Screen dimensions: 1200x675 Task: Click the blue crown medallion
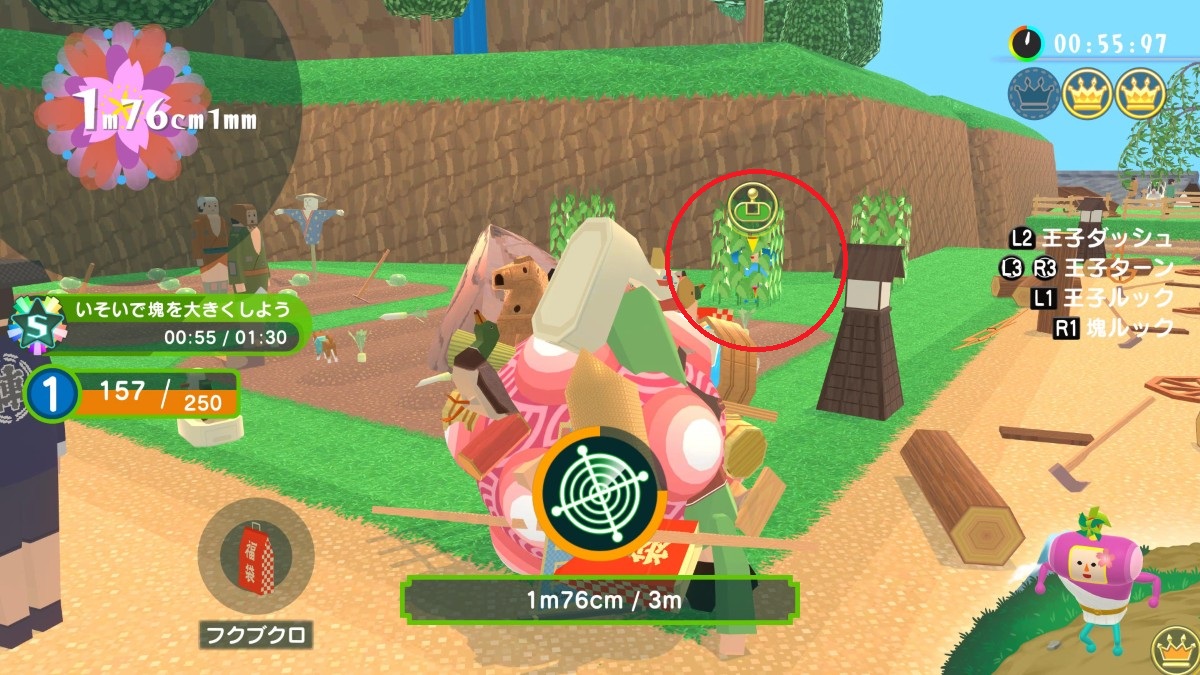pos(1033,95)
